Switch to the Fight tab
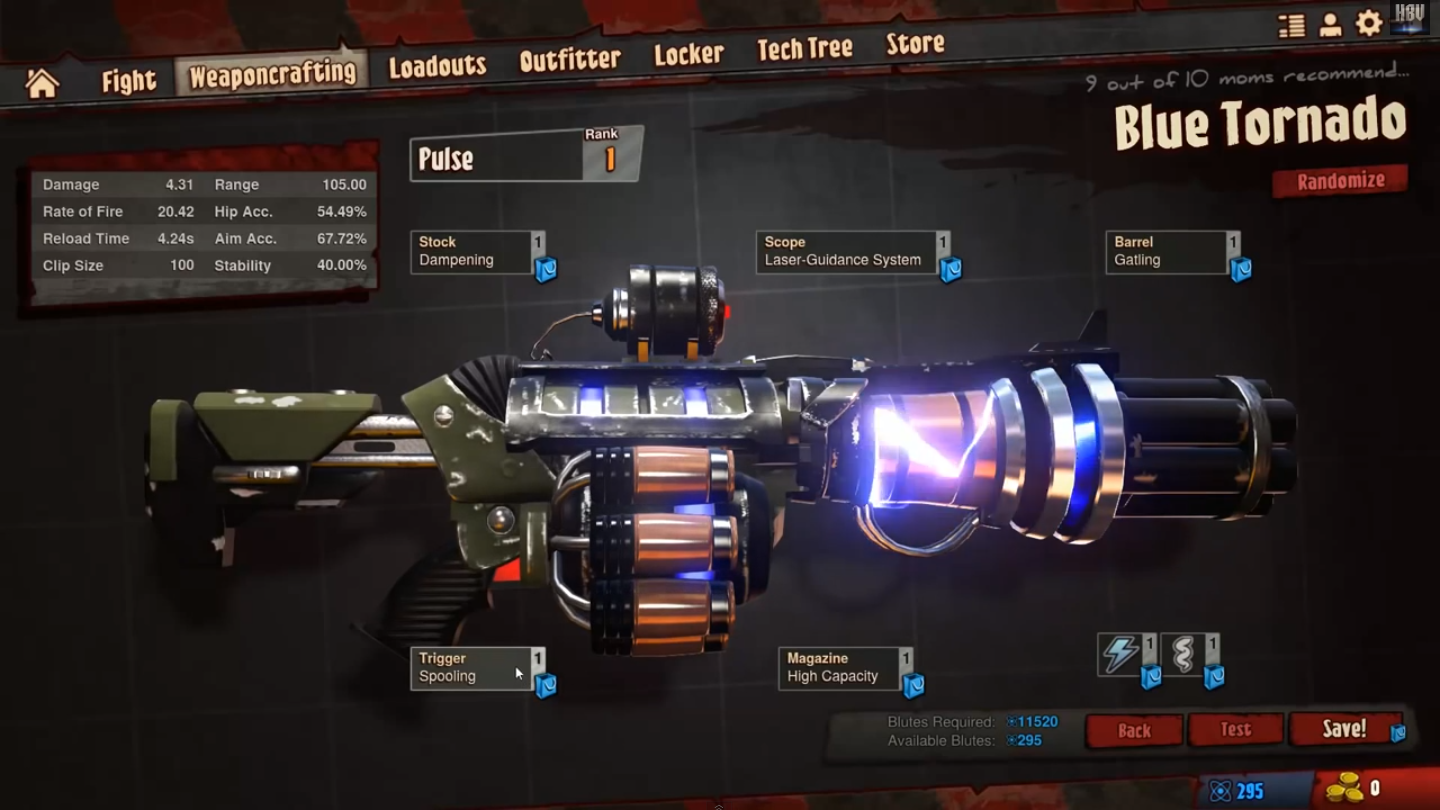The width and height of the screenshot is (1440, 810). (129, 80)
